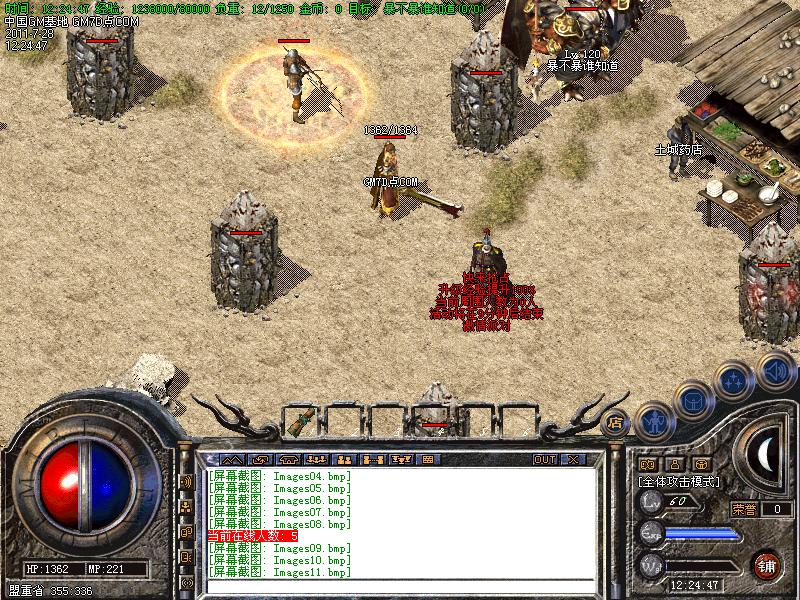
Task: Select the scroll item in the belt slot
Action: (301, 421)
